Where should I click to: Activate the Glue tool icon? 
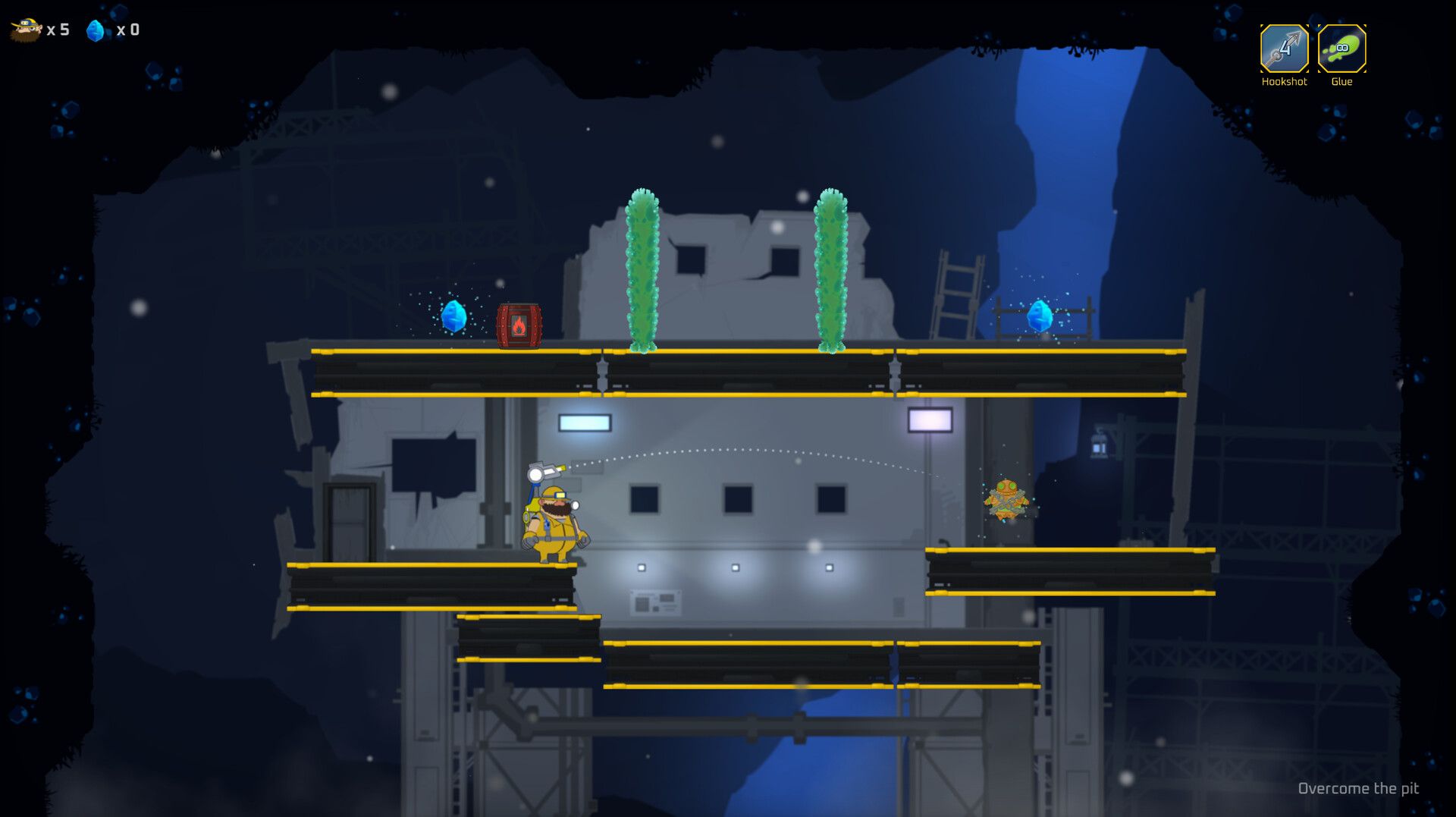coord(1341,49)
